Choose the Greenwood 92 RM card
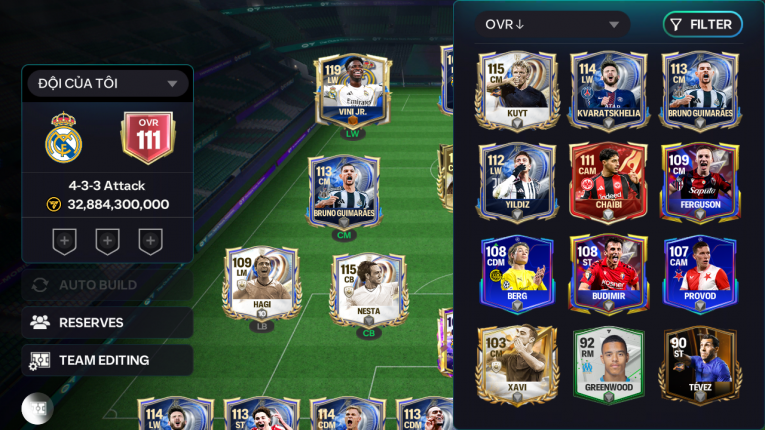Image resolution: width=765 pixels, height=430 pixels. (x=608, y=365)
